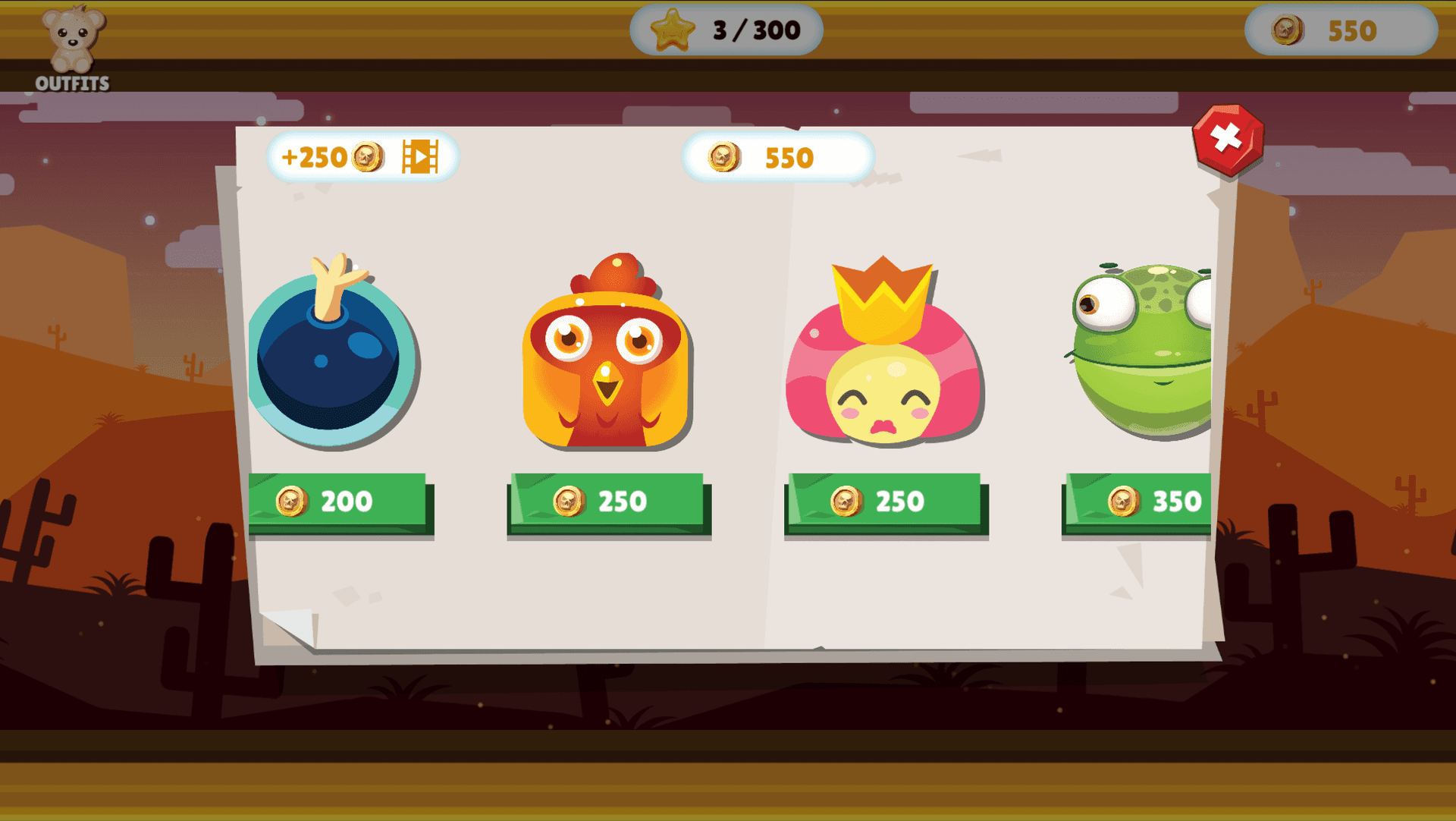Watch the video ad for +250 coins
Image resolution: width=1456 pixels, height=821 pixels.
(362, 157)
